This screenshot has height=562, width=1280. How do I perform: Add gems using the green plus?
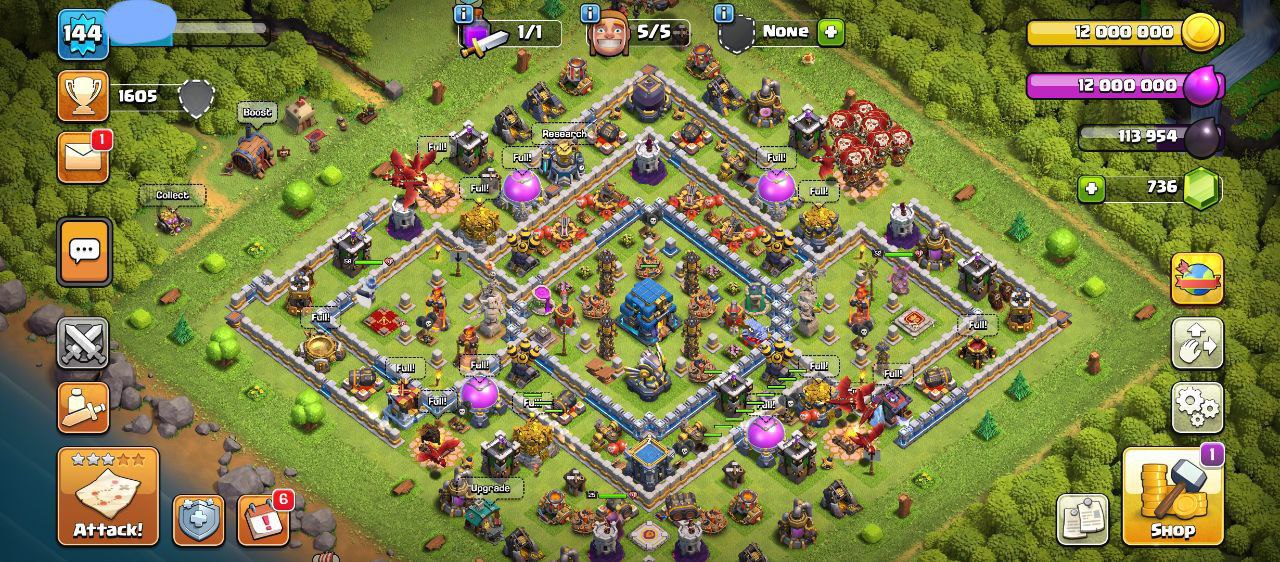[x=1091, y=188]
